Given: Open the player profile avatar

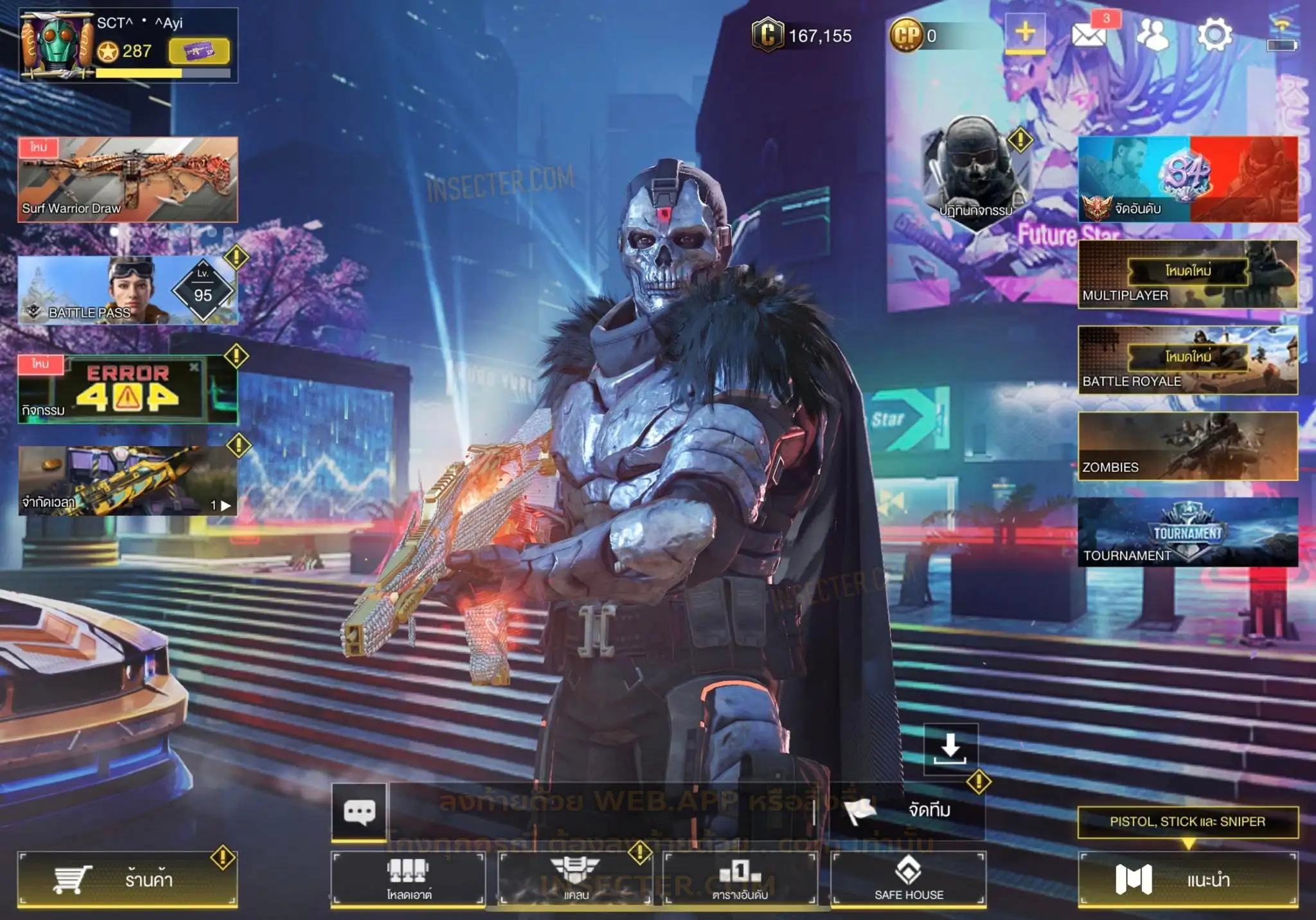Looking at the screenshot, I should point(57,45).
